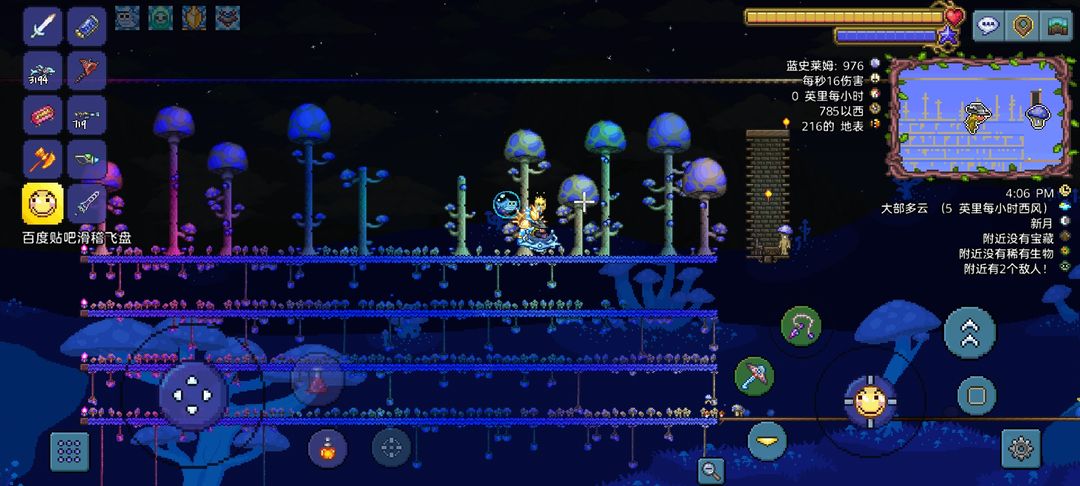Select the cell phone hotbar slot
Viewport: 1080px width, 486px height.
(x=87, y=26)
